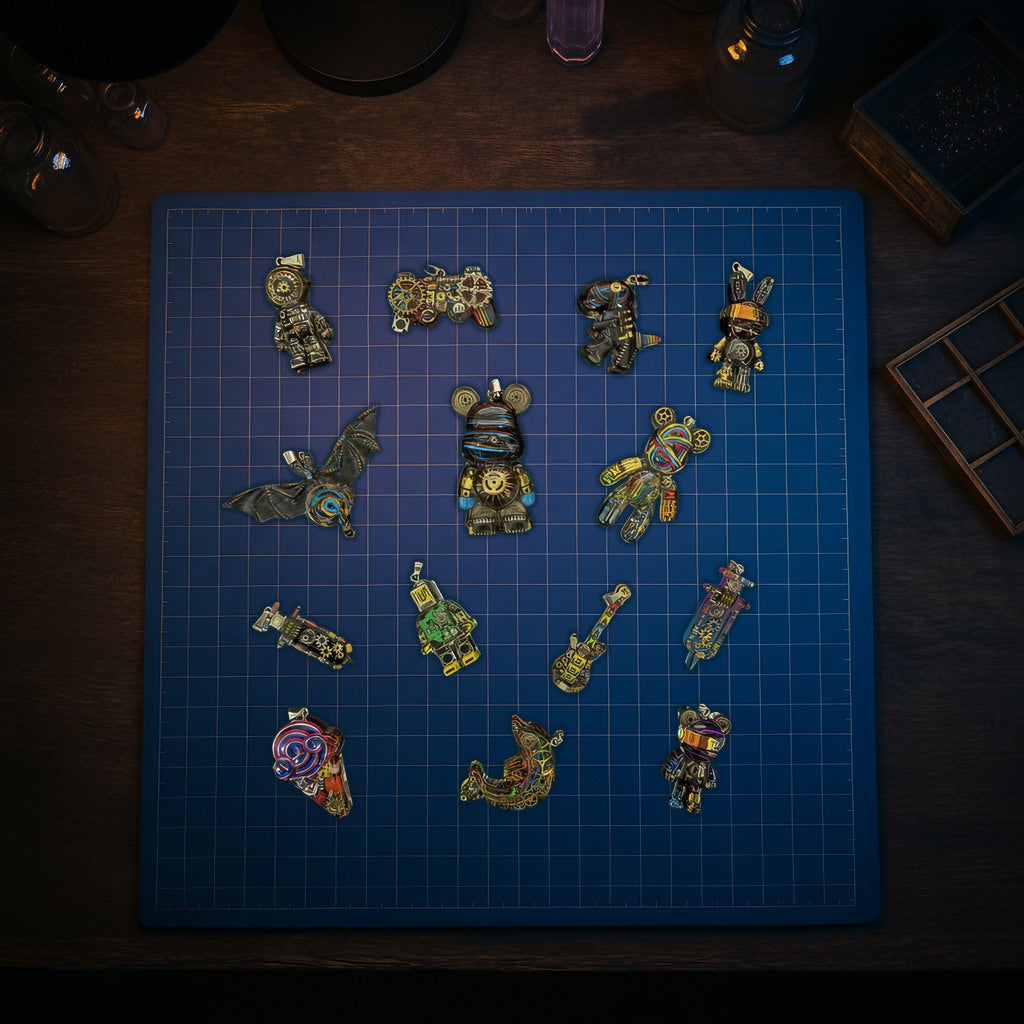
Task: Select the gear-headed astronaut charm
Action: point(298,318)
